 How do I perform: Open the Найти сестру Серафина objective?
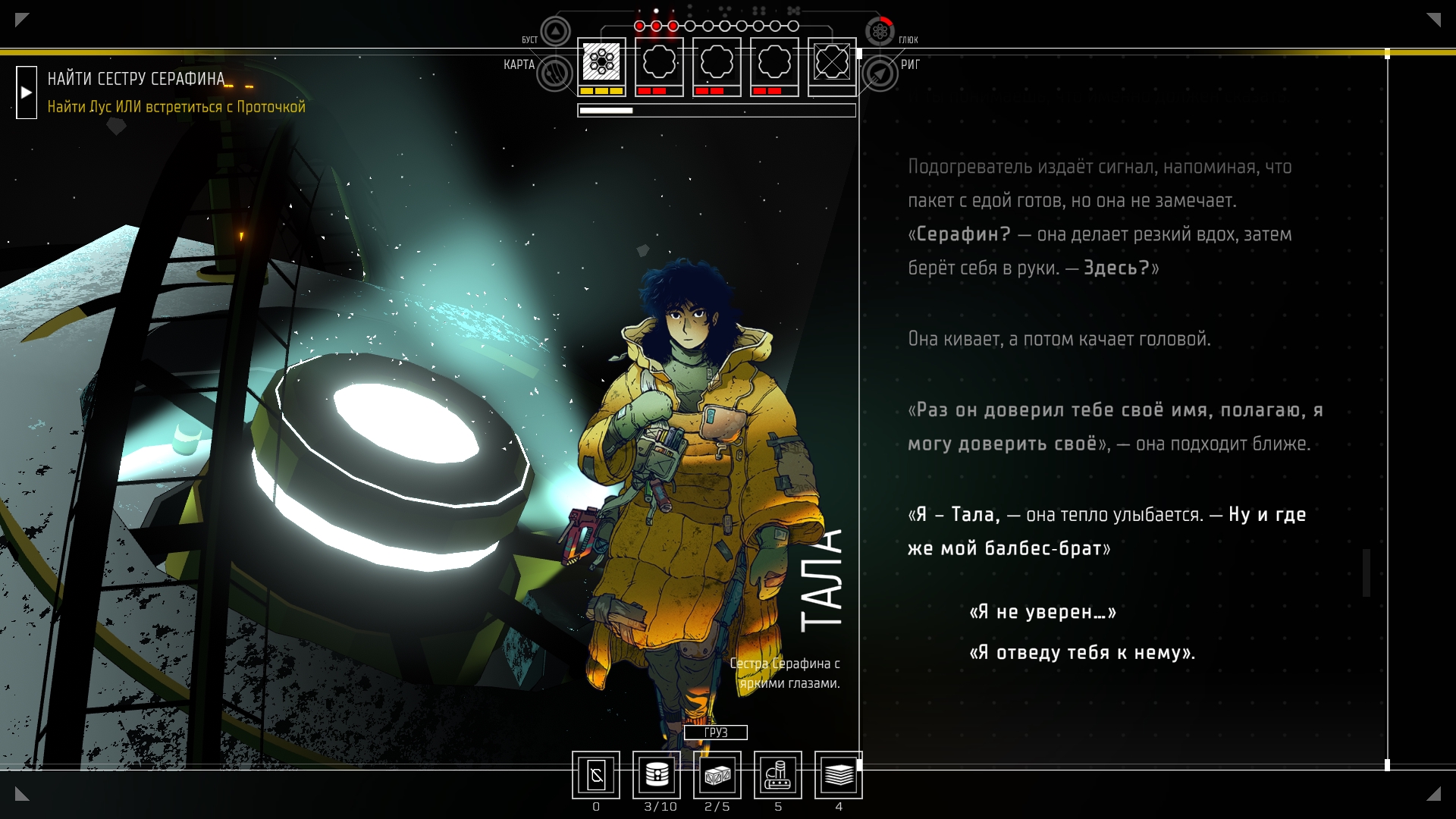136,79
